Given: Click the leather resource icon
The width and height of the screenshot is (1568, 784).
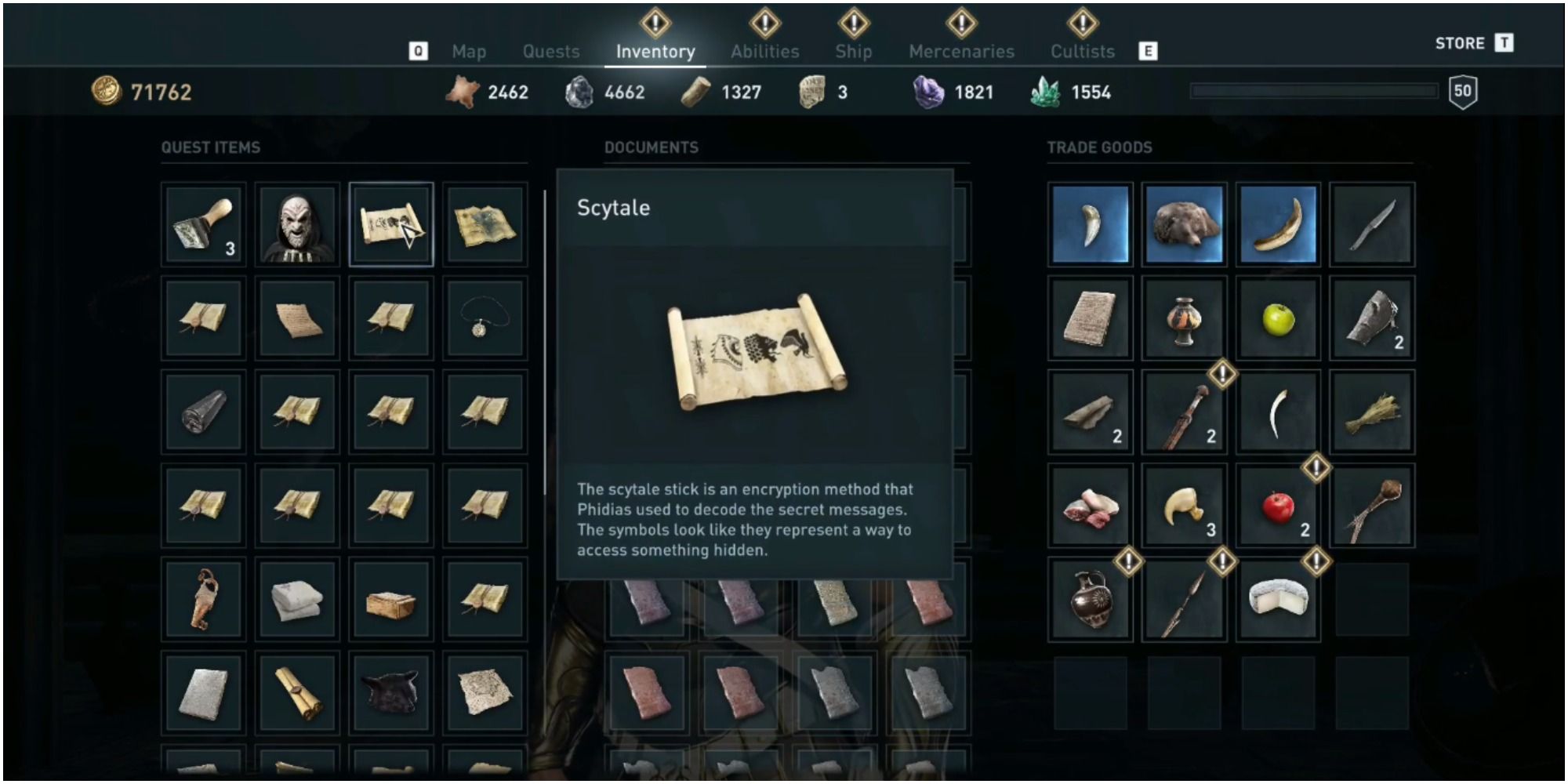Looking at the screenshot, I should 463,90.
